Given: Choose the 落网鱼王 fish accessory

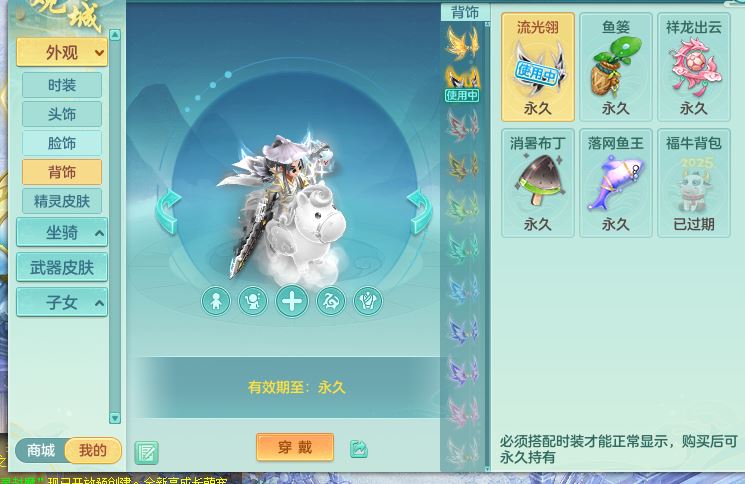Looking at the screenshot, I should coord(616,183).
